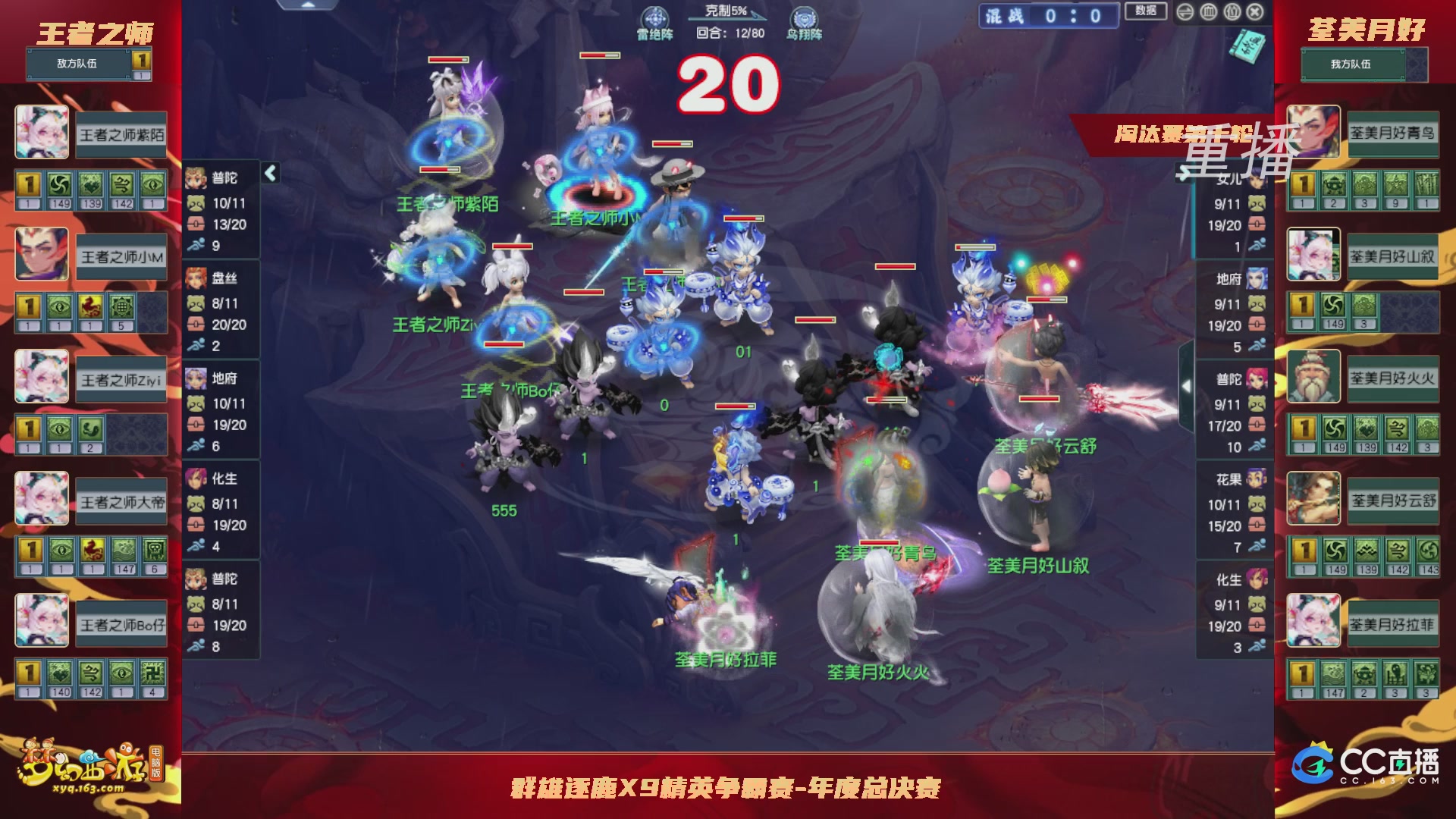
Task: Toggle the theater-view circle icon in the toolbar
Action: tap(1207, 11)
